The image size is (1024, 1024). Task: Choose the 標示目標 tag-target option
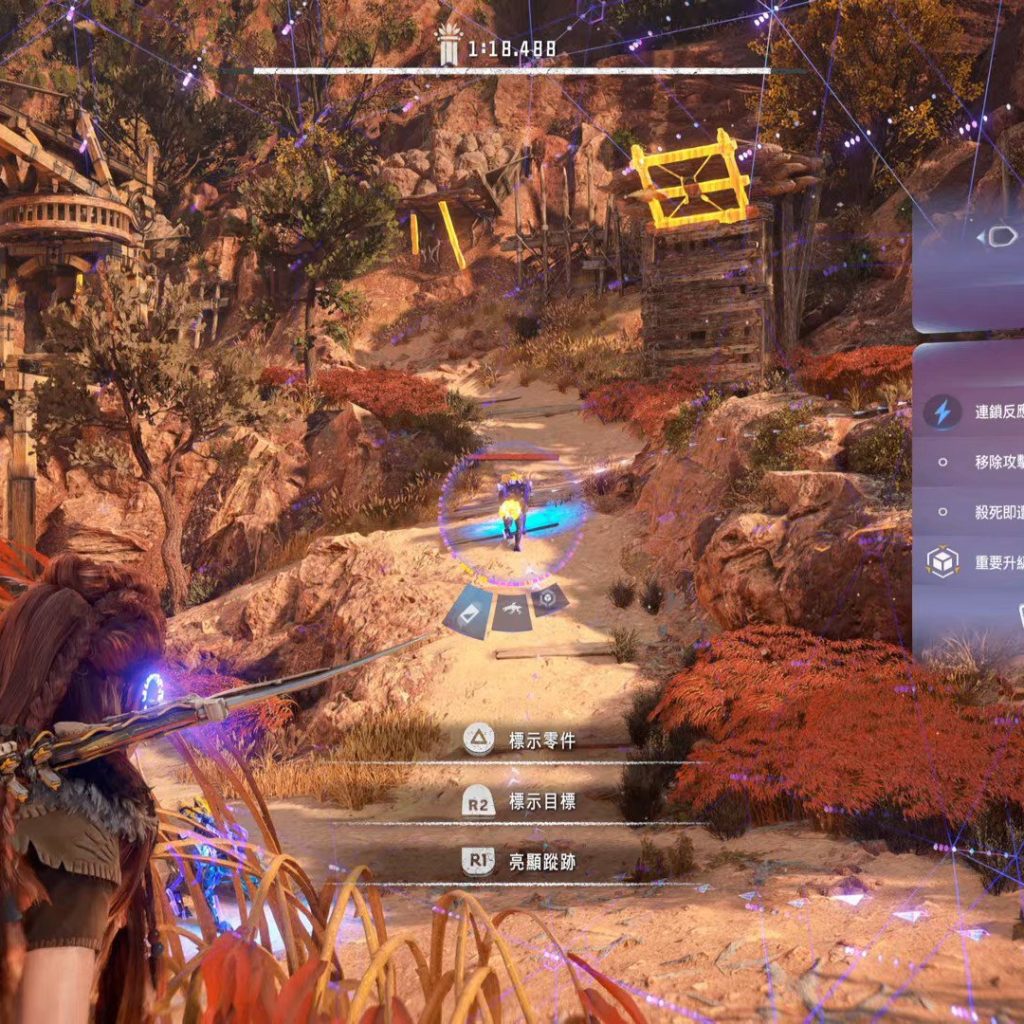click(x=520, y=801)
